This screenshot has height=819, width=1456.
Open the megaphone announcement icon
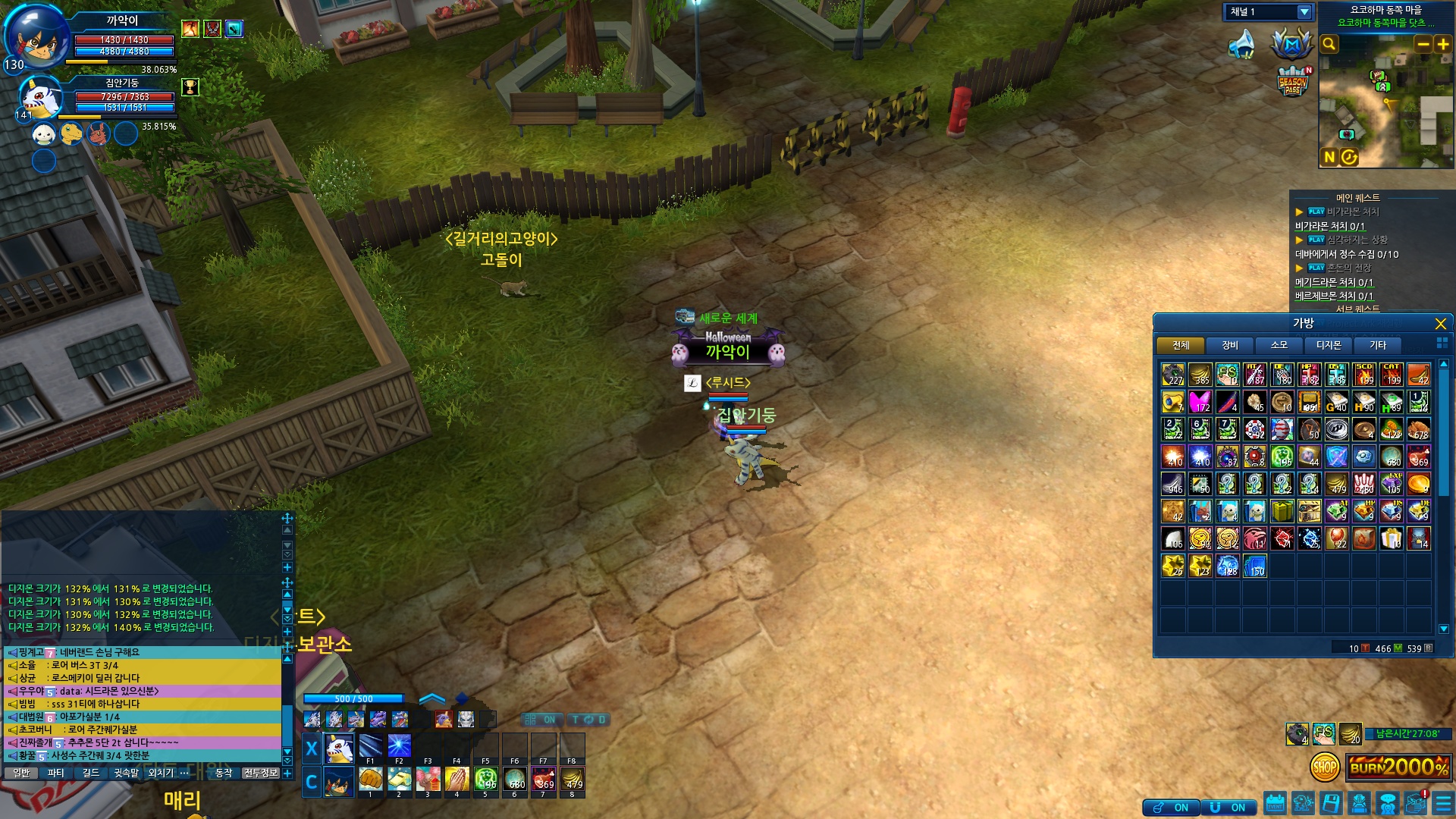[x=1241, y=44]
